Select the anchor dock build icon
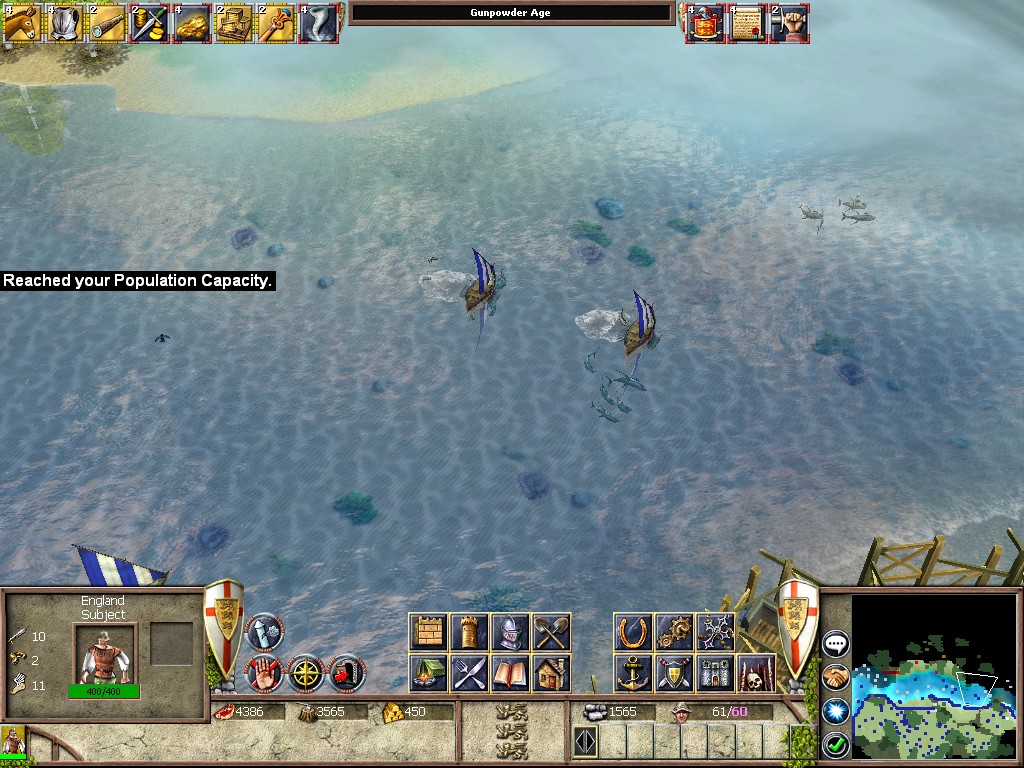The width and height of the screenshot is (1024, 768). coord(633,673)
